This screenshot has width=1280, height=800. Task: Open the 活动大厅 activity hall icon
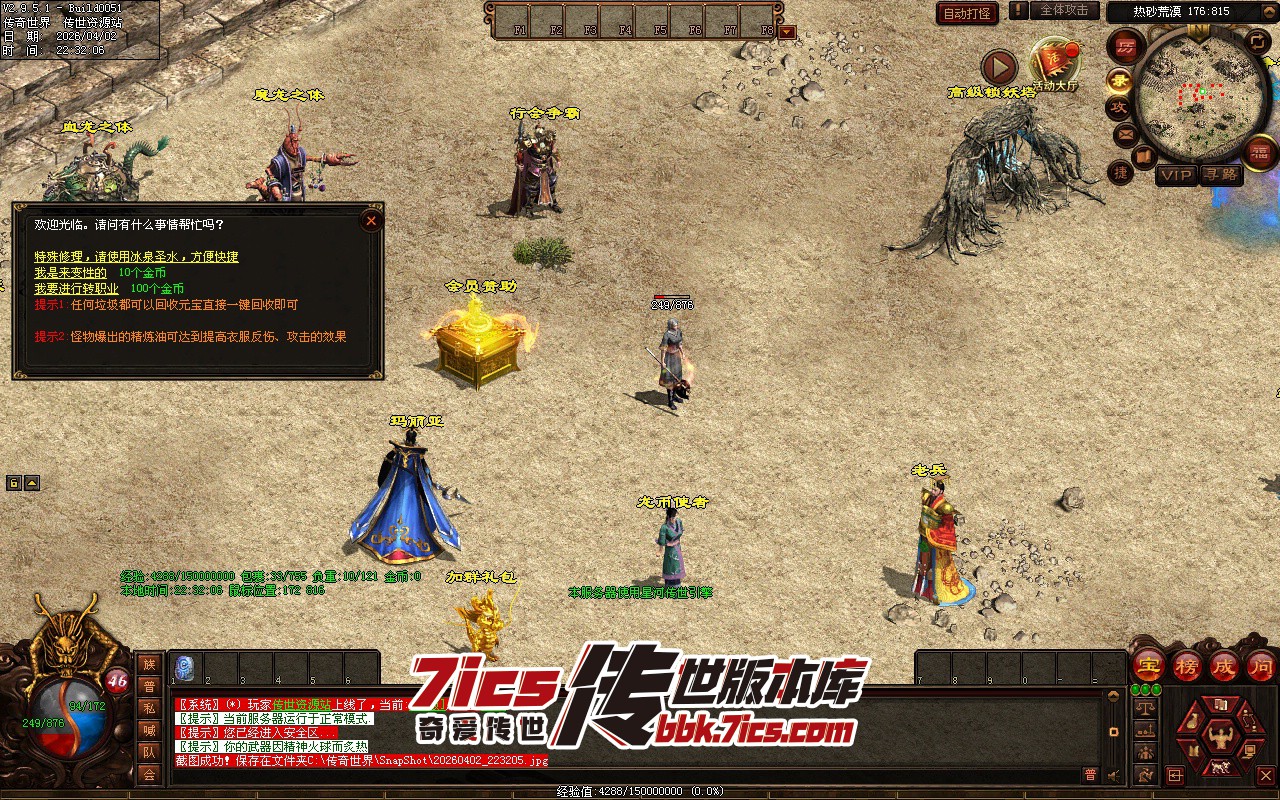(1054, 63)
